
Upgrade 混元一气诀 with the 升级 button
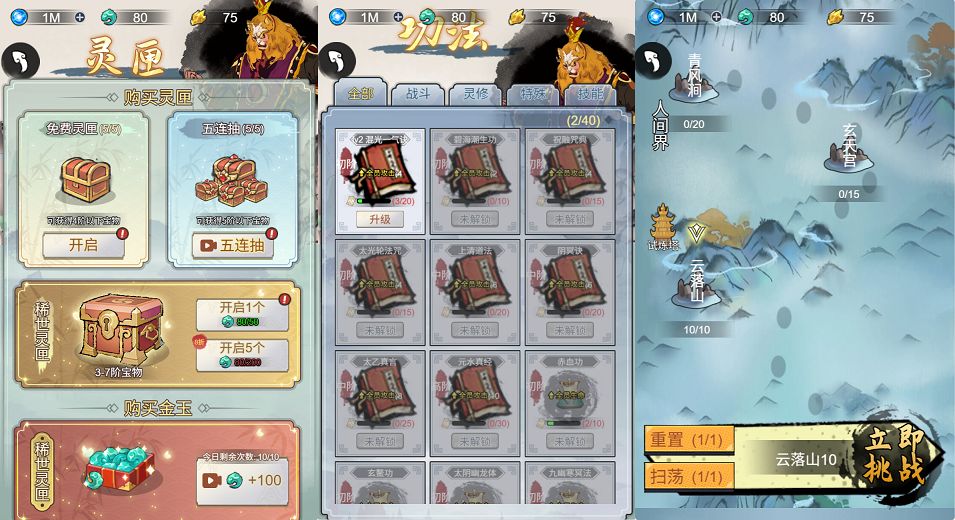coord(379,219)
